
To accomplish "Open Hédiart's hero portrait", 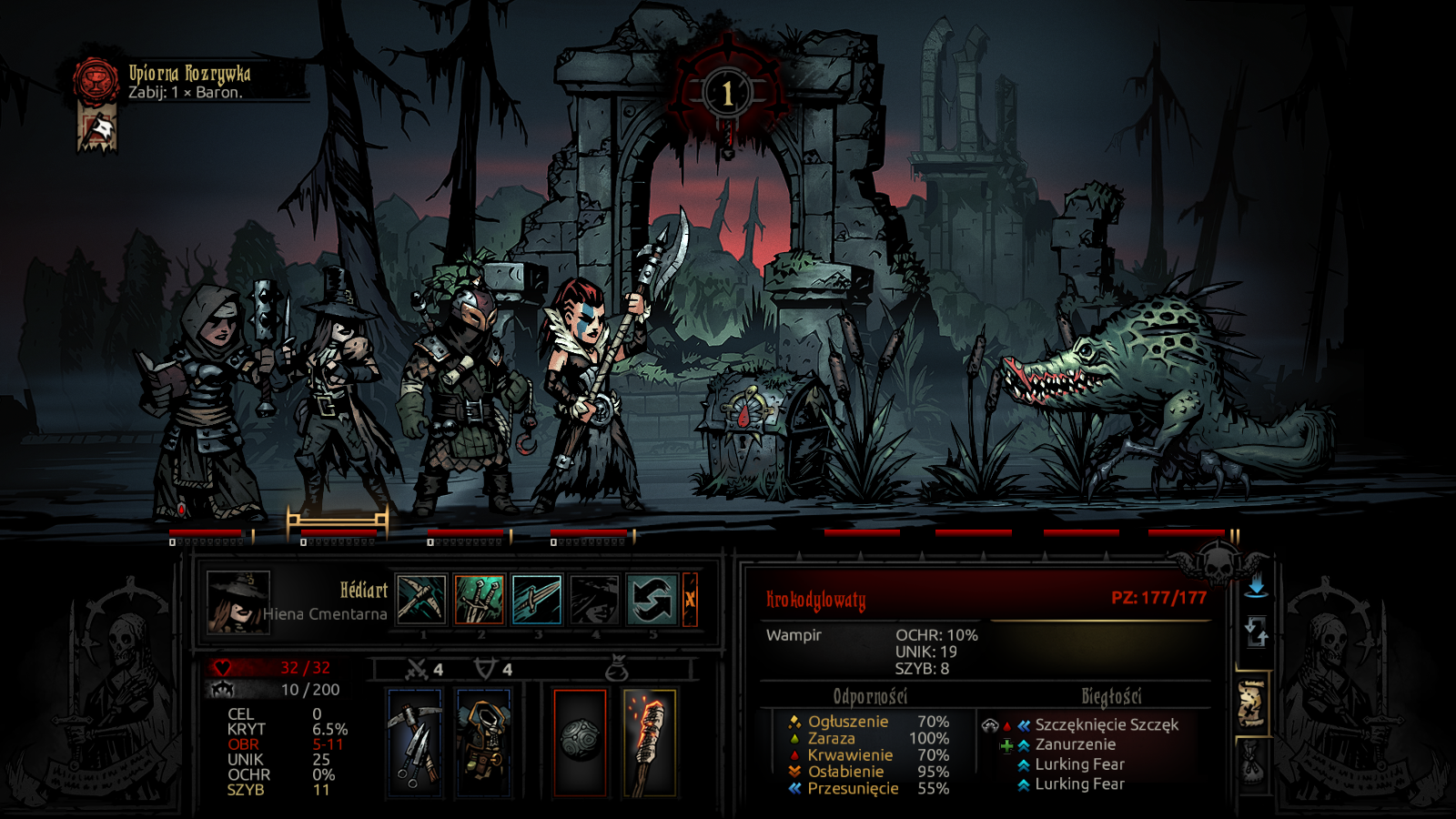I will [238, 602].
